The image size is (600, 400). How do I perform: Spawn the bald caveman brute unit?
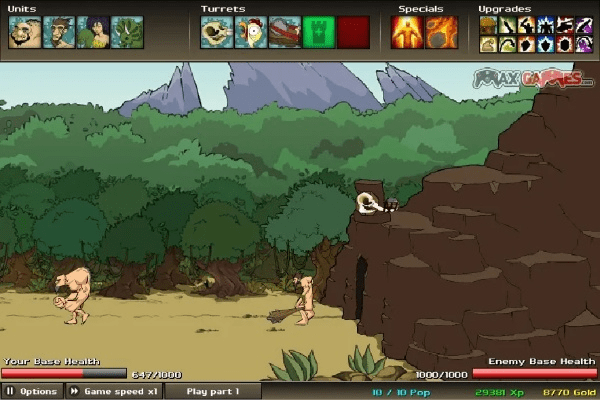24,32
